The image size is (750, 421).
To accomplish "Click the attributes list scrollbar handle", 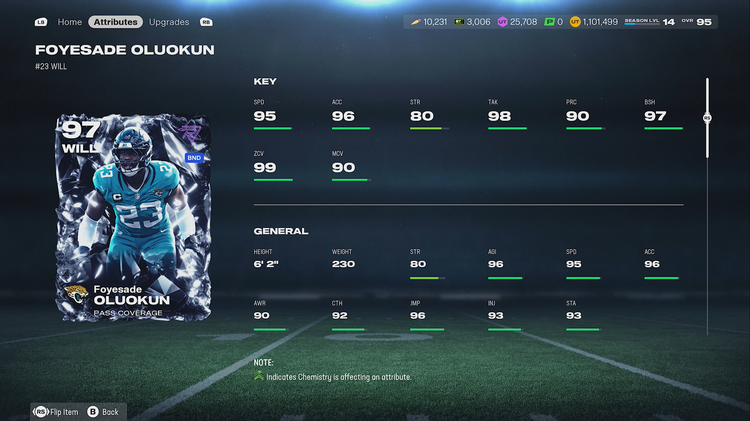I will [x=707, y=117].
